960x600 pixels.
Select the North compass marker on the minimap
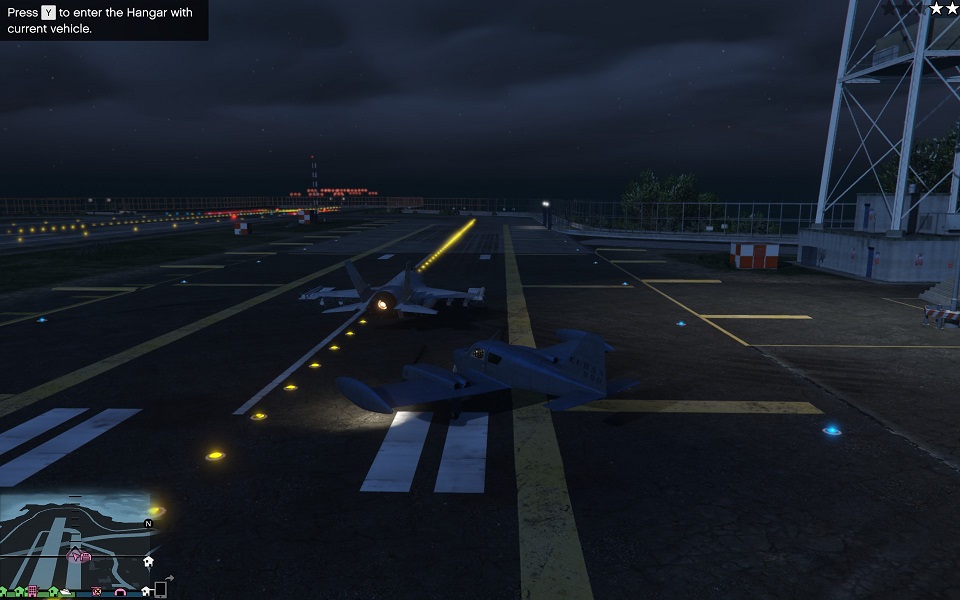148,523
